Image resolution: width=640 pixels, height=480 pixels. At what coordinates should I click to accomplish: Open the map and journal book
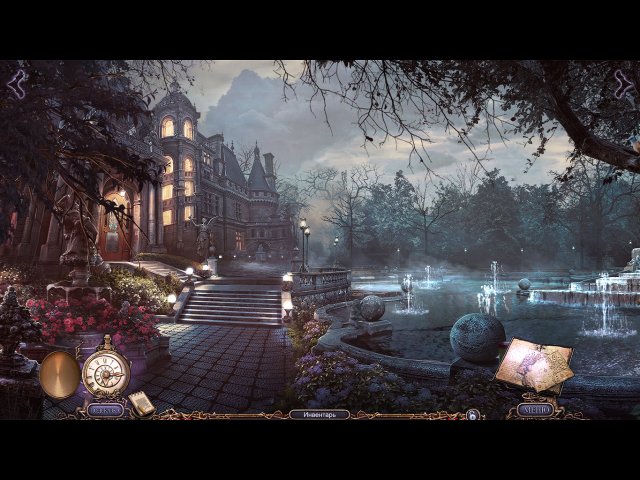533,364
